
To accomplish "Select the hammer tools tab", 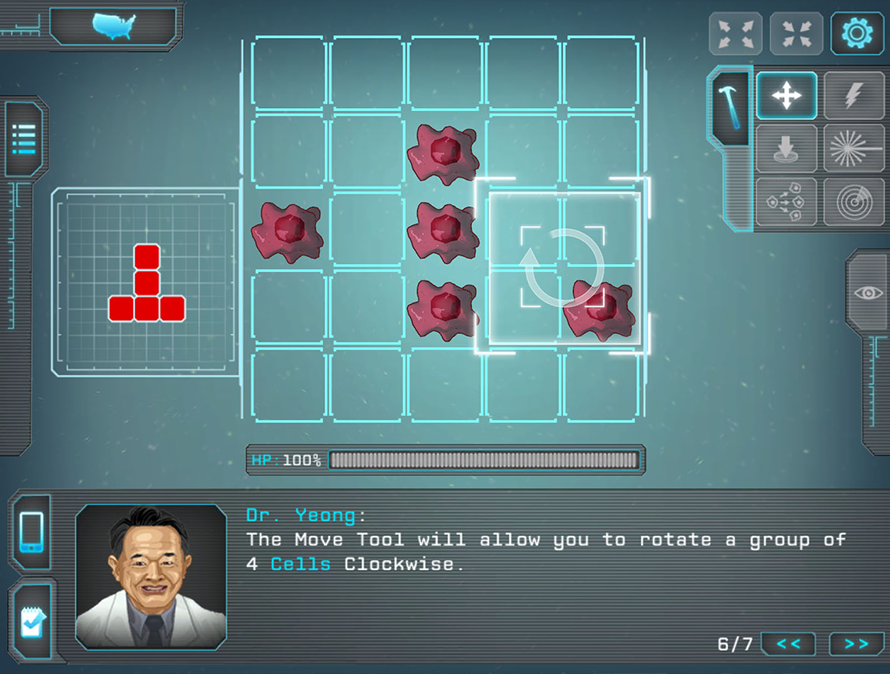I will click(728, 105).
